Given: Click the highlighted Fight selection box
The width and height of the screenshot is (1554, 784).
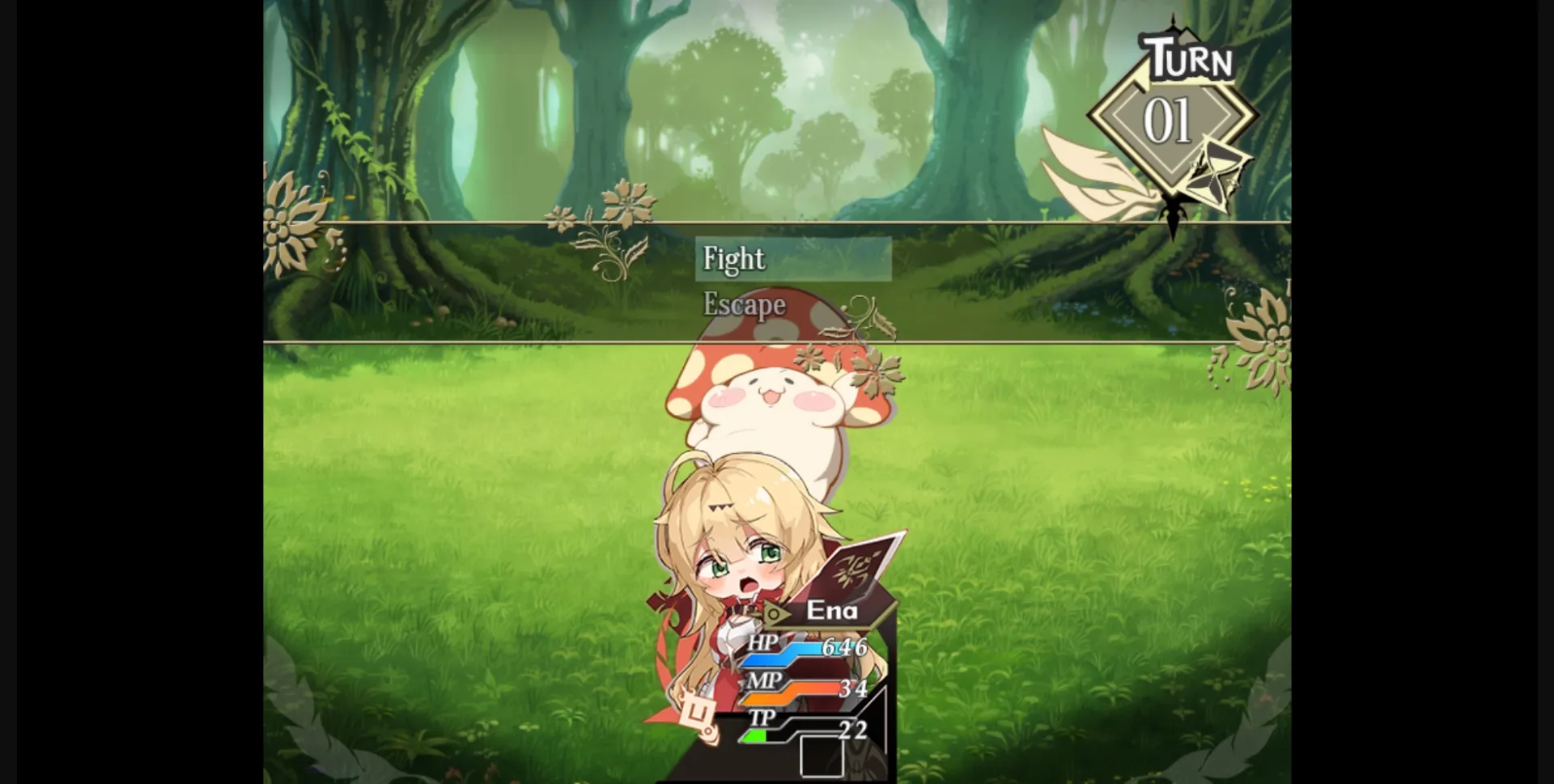Looking at the screenshot, I should [x=793, y=259].
